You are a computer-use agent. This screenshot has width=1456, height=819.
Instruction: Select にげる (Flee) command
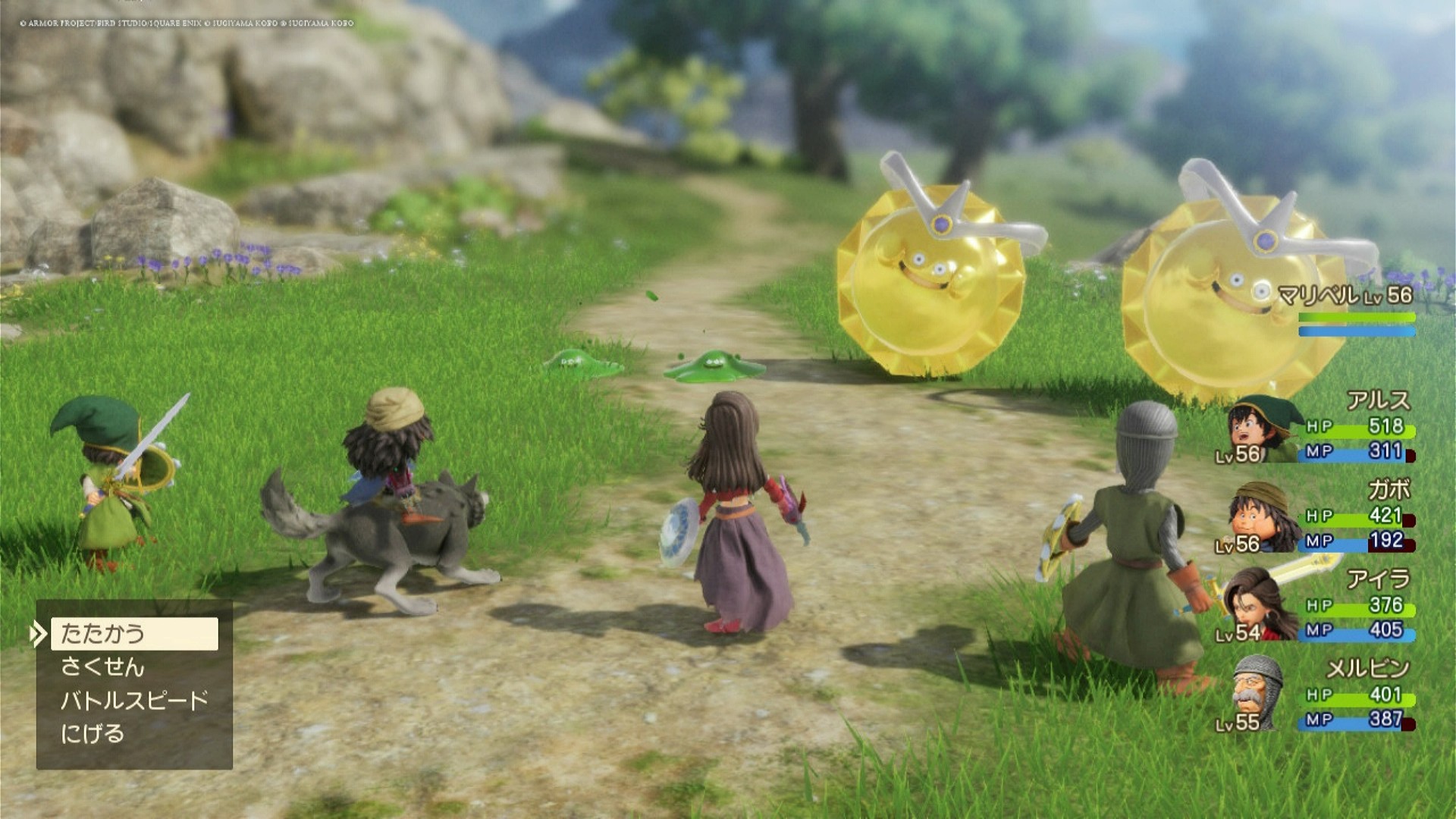point(93,734)
